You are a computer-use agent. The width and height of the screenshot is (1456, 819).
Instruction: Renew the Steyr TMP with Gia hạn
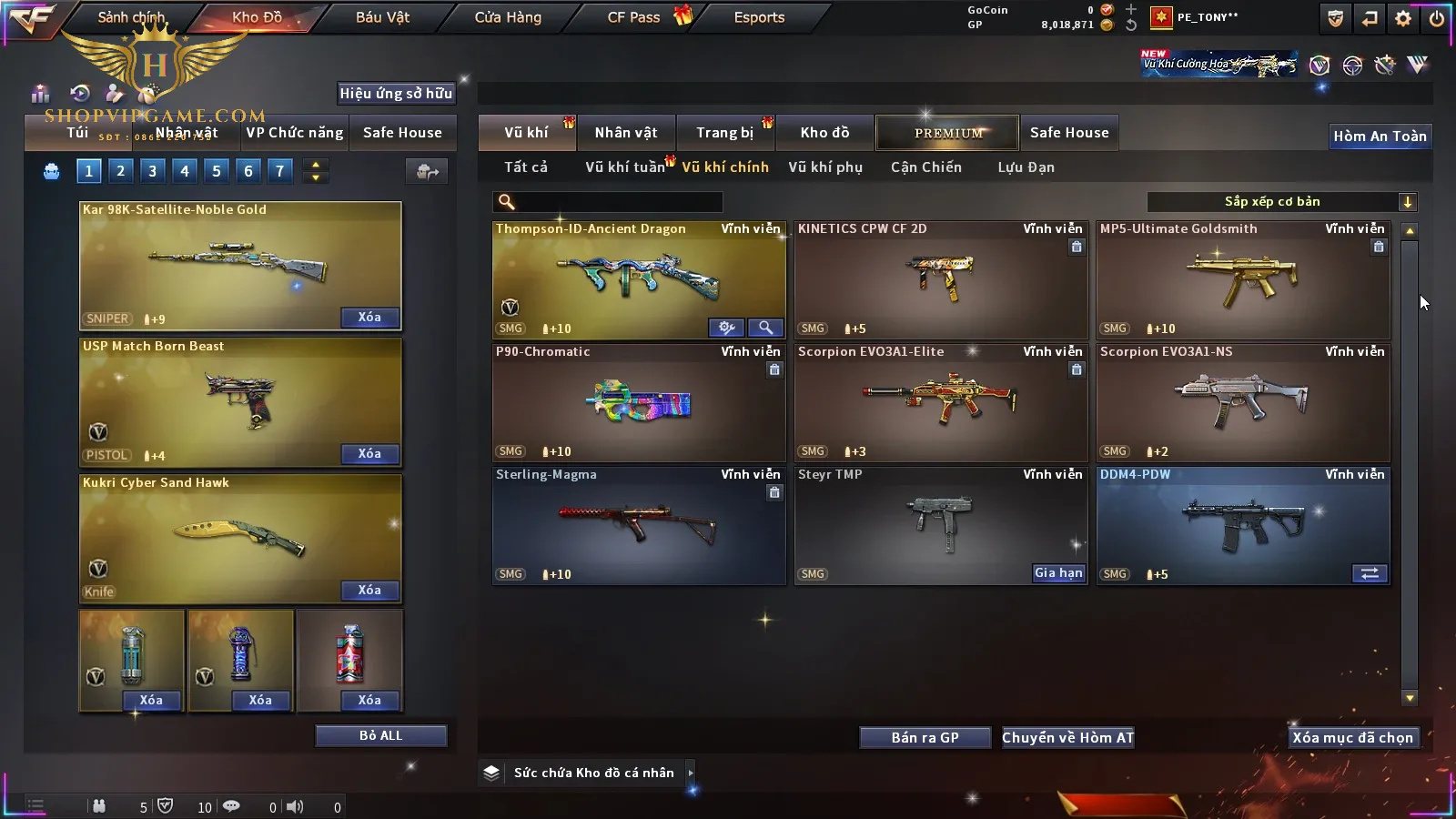(1058, 573)
